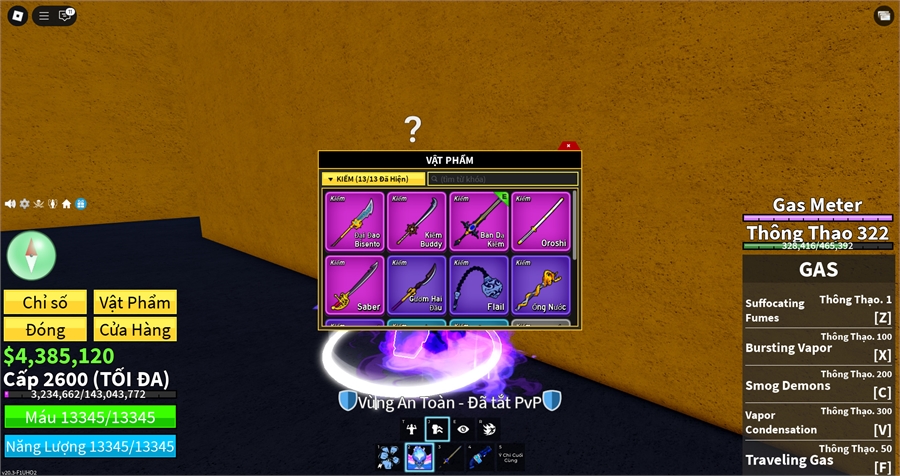Select the Flail weapon slot
This screenshot has width=900, height=476.
click(x=478, y=284)
